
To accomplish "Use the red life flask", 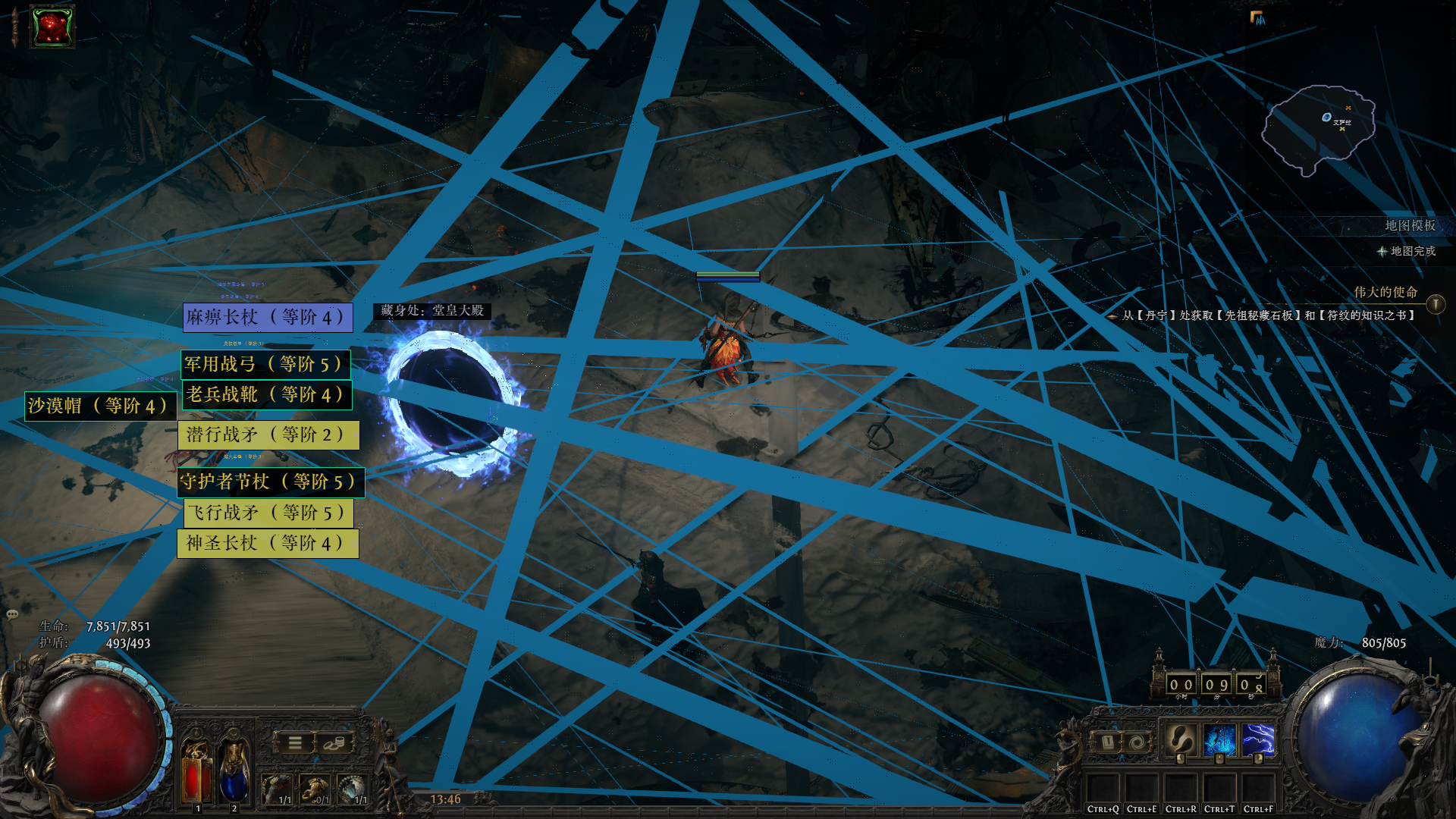I will (196, 772).
